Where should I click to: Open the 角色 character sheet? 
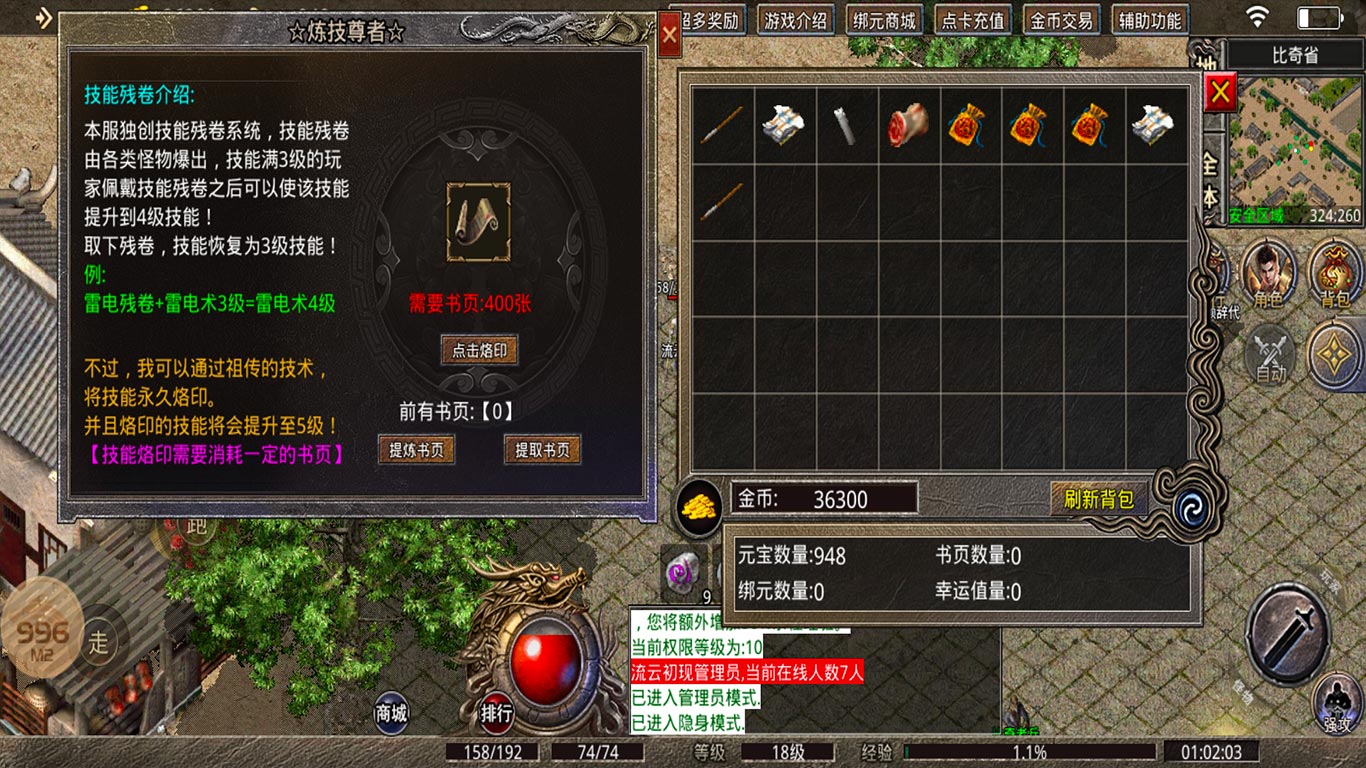coord(1268,274)
